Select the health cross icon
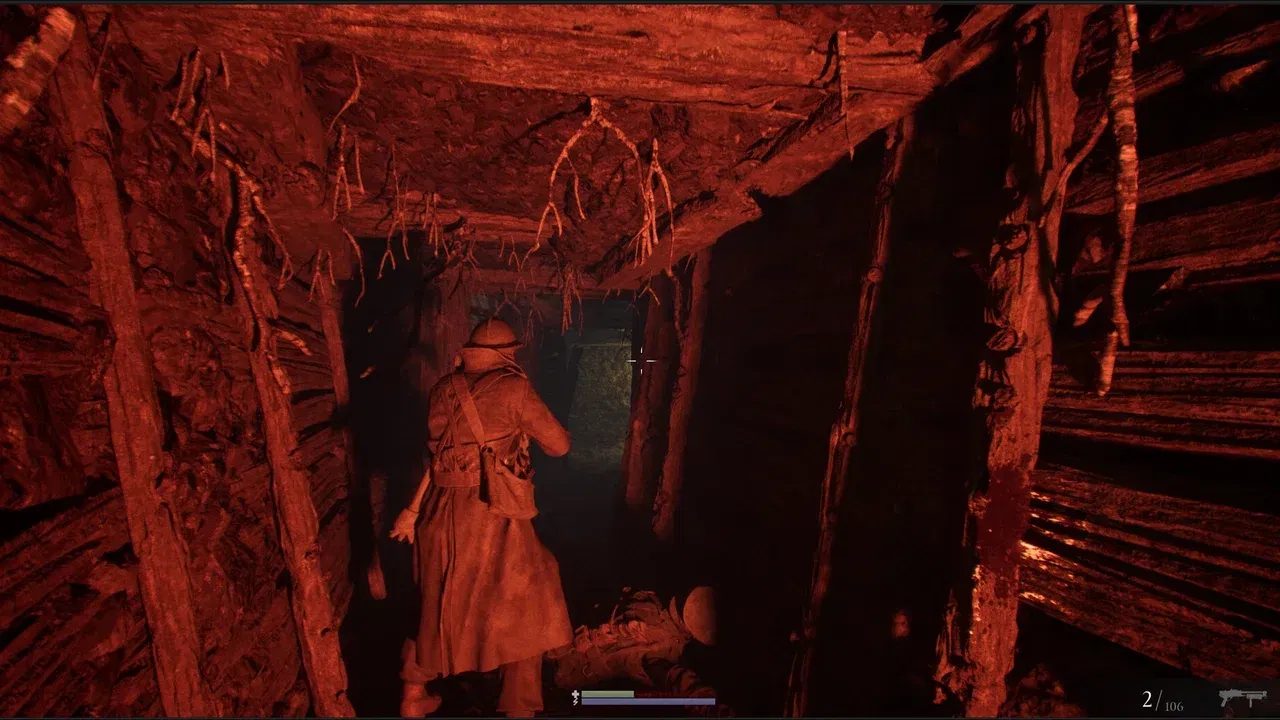This screenshot has width=1280, height=720. coord(575,693)
